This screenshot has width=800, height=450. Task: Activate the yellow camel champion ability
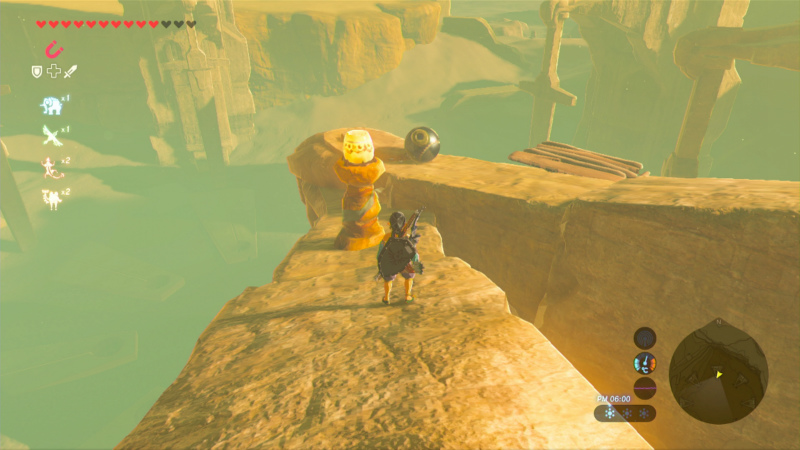[x=50, y=198]
